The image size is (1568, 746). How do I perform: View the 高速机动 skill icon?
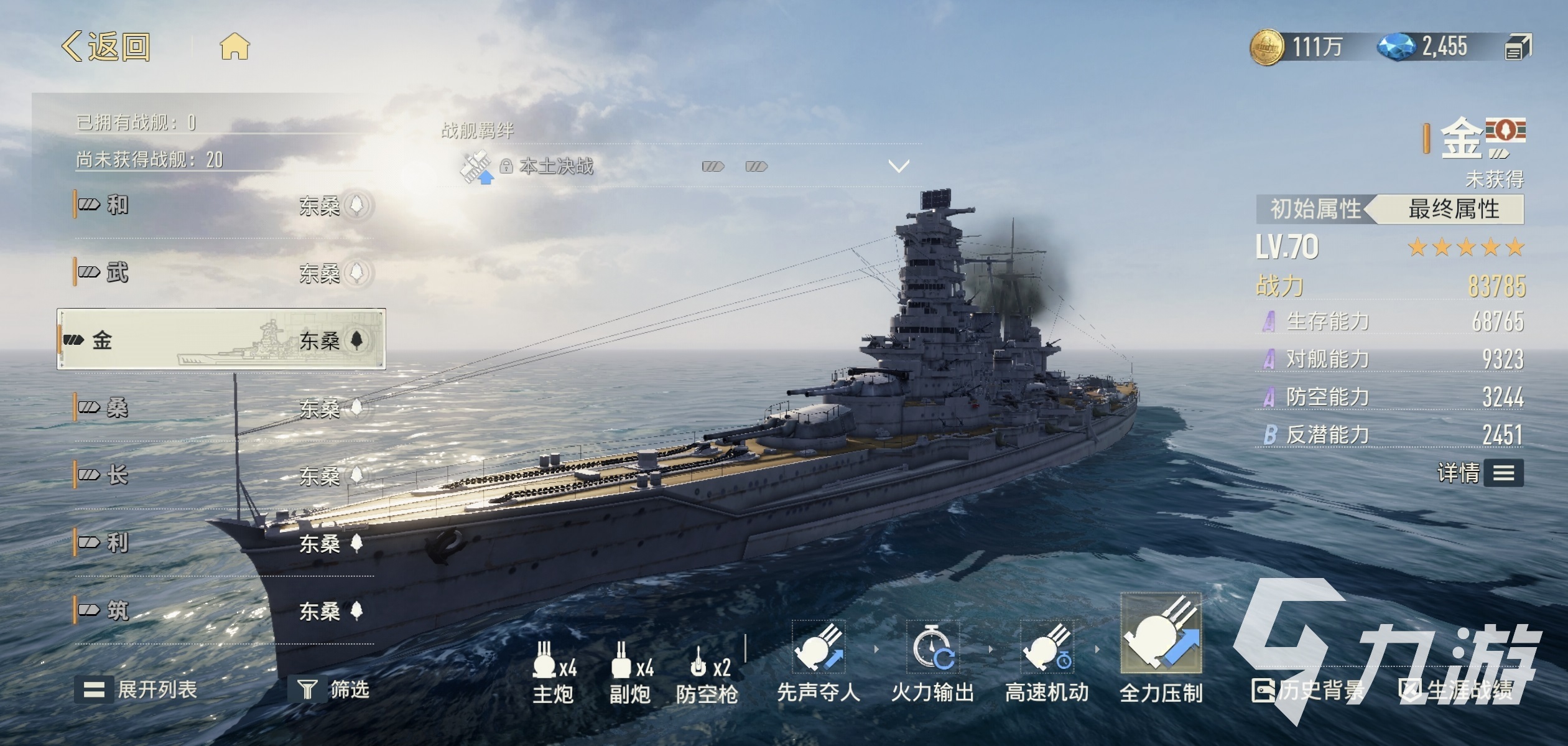[1047, 648]
